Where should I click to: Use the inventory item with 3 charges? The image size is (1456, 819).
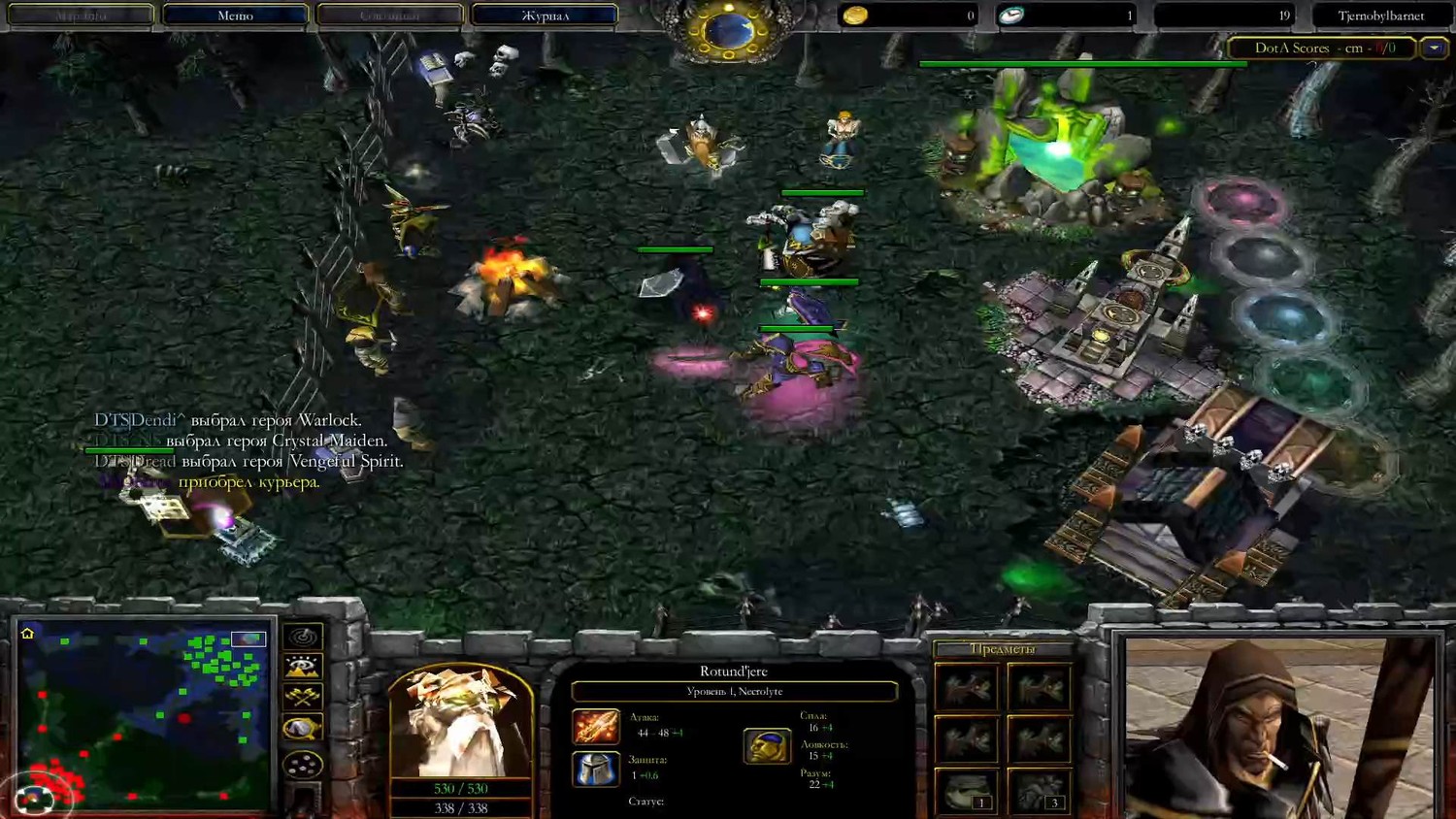pos(1040,790)
